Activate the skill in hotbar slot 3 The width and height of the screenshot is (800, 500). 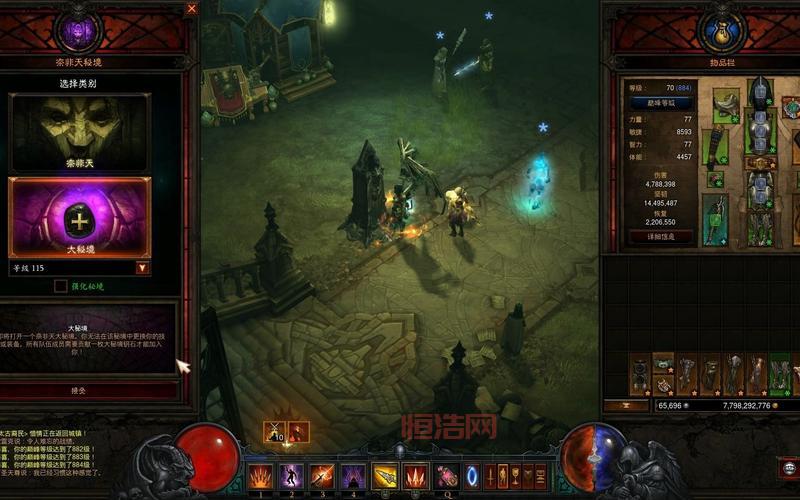pos(322,475)
